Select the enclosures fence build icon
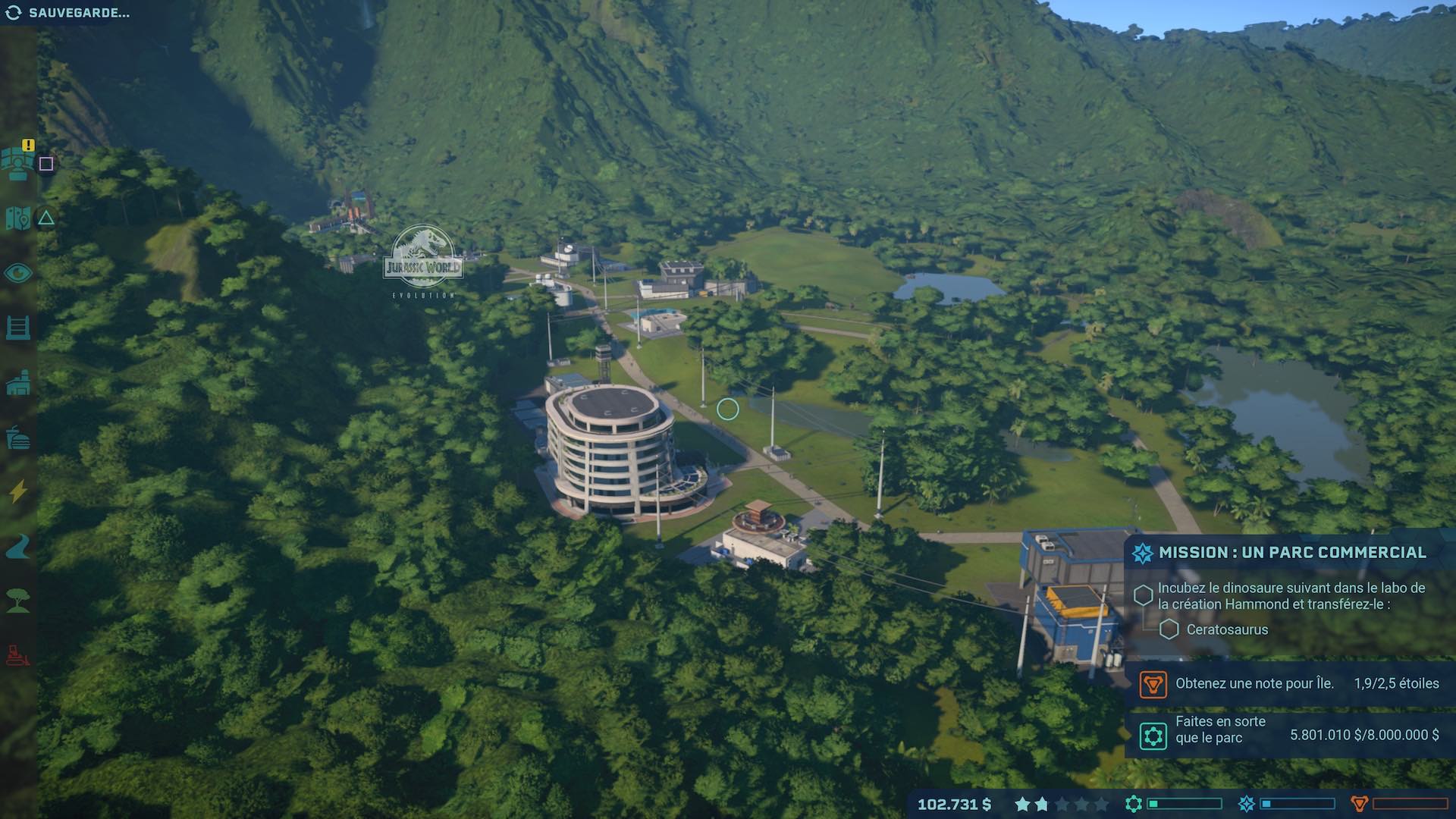 pos(18,328)
